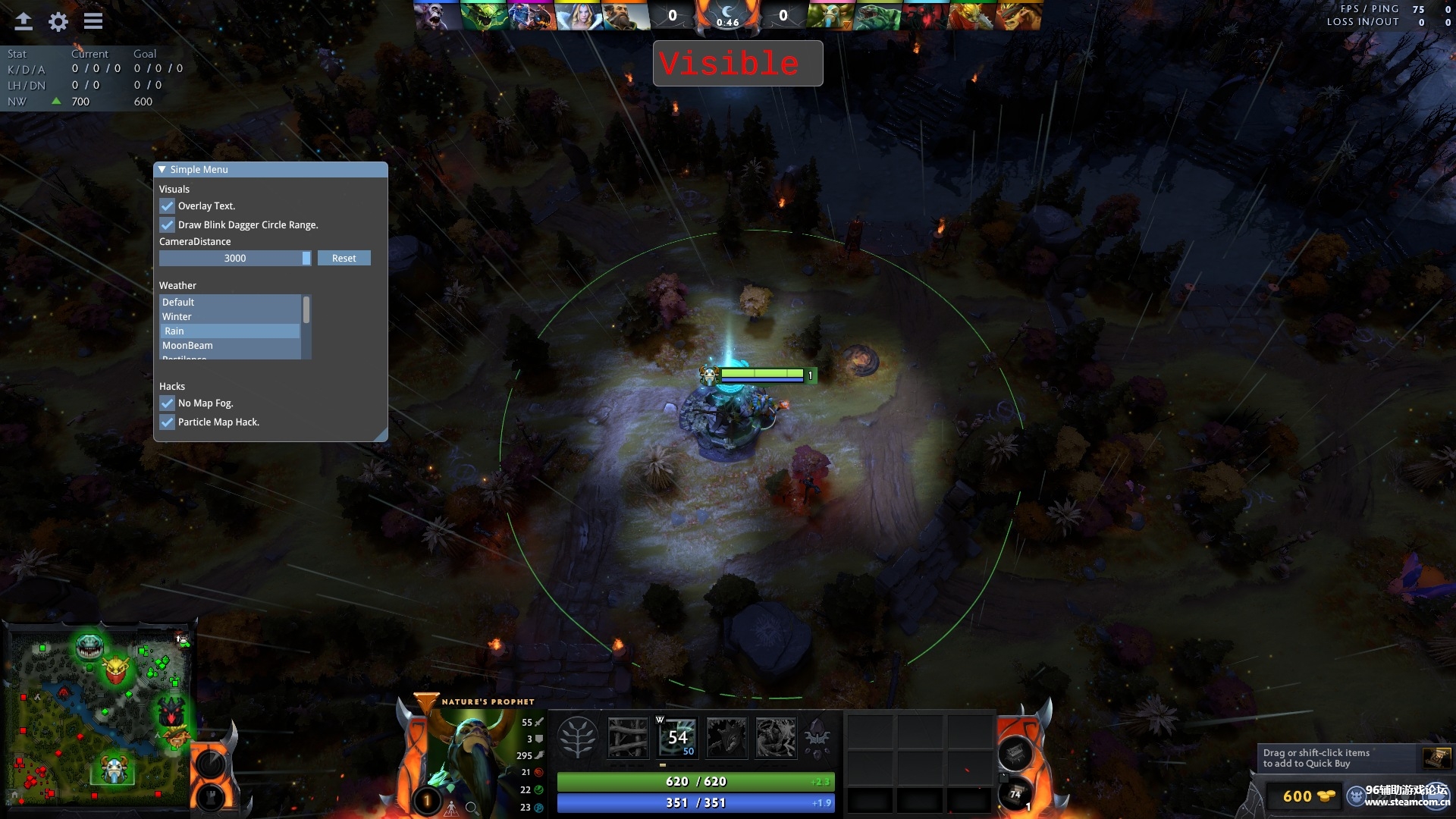Click the upload/share icon top-left
This screenshot has height=819, width=1456.
(23, 21)
